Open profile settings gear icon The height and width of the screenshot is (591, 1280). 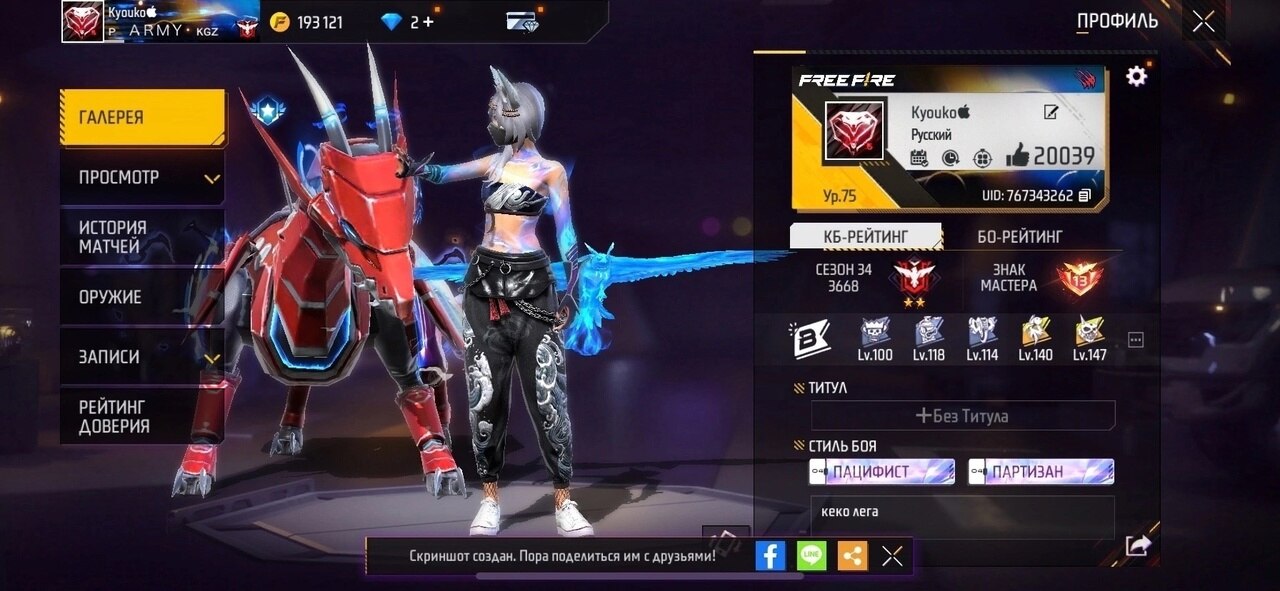pyautogui.click(x=1137, y=76)
